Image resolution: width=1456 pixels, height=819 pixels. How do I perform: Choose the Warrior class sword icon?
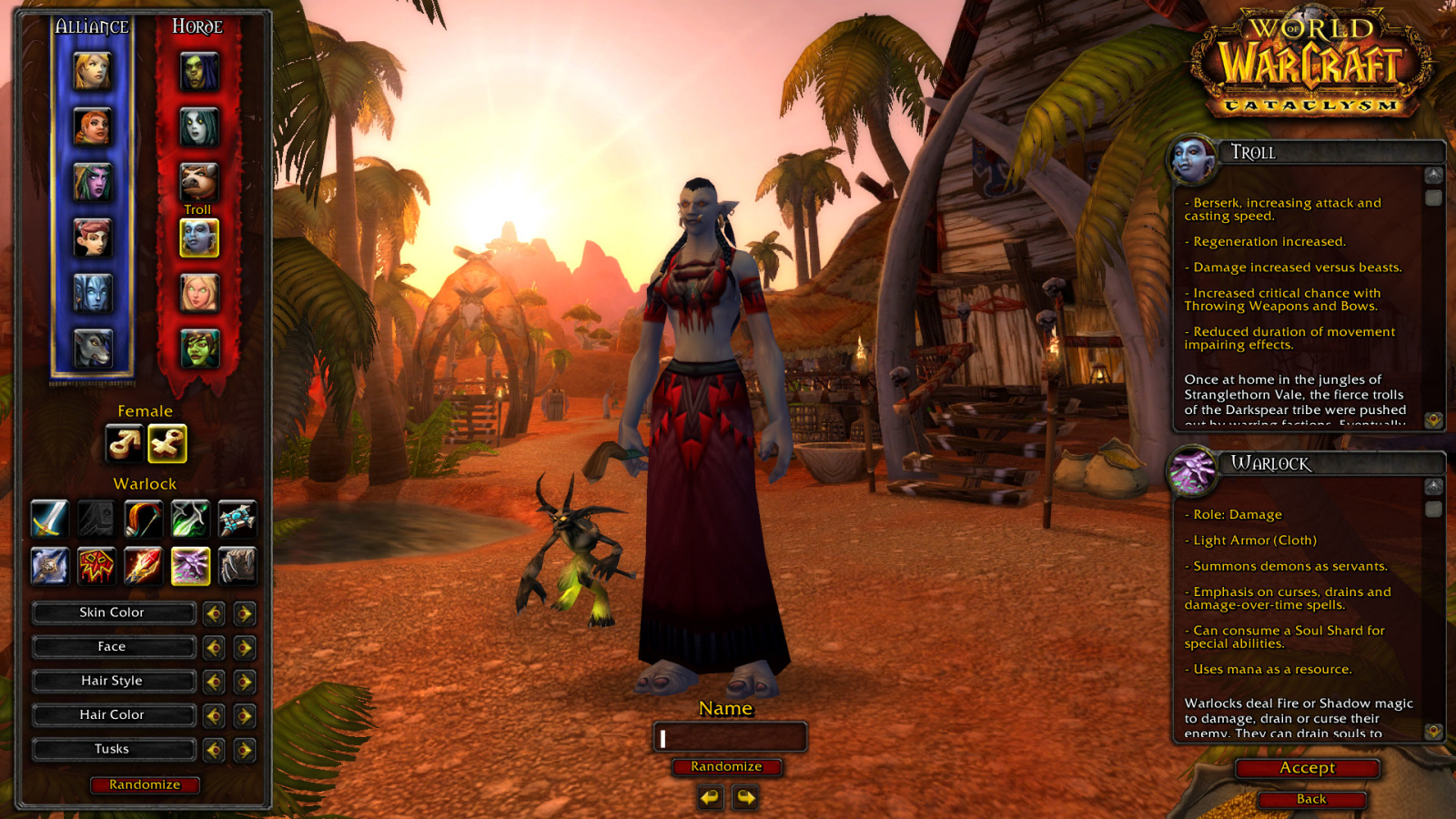[49, 519]
